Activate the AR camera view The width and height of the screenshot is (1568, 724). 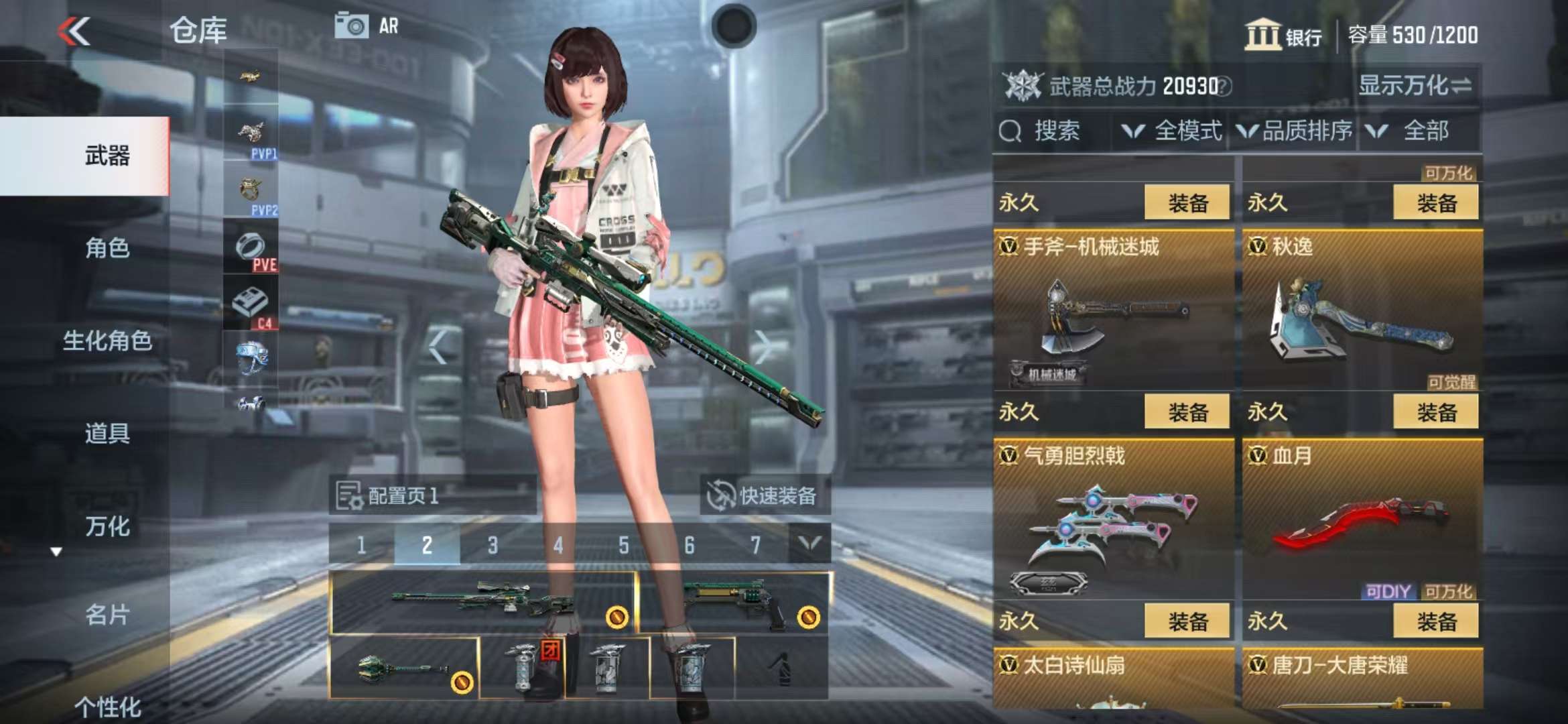tap(367, 26)
